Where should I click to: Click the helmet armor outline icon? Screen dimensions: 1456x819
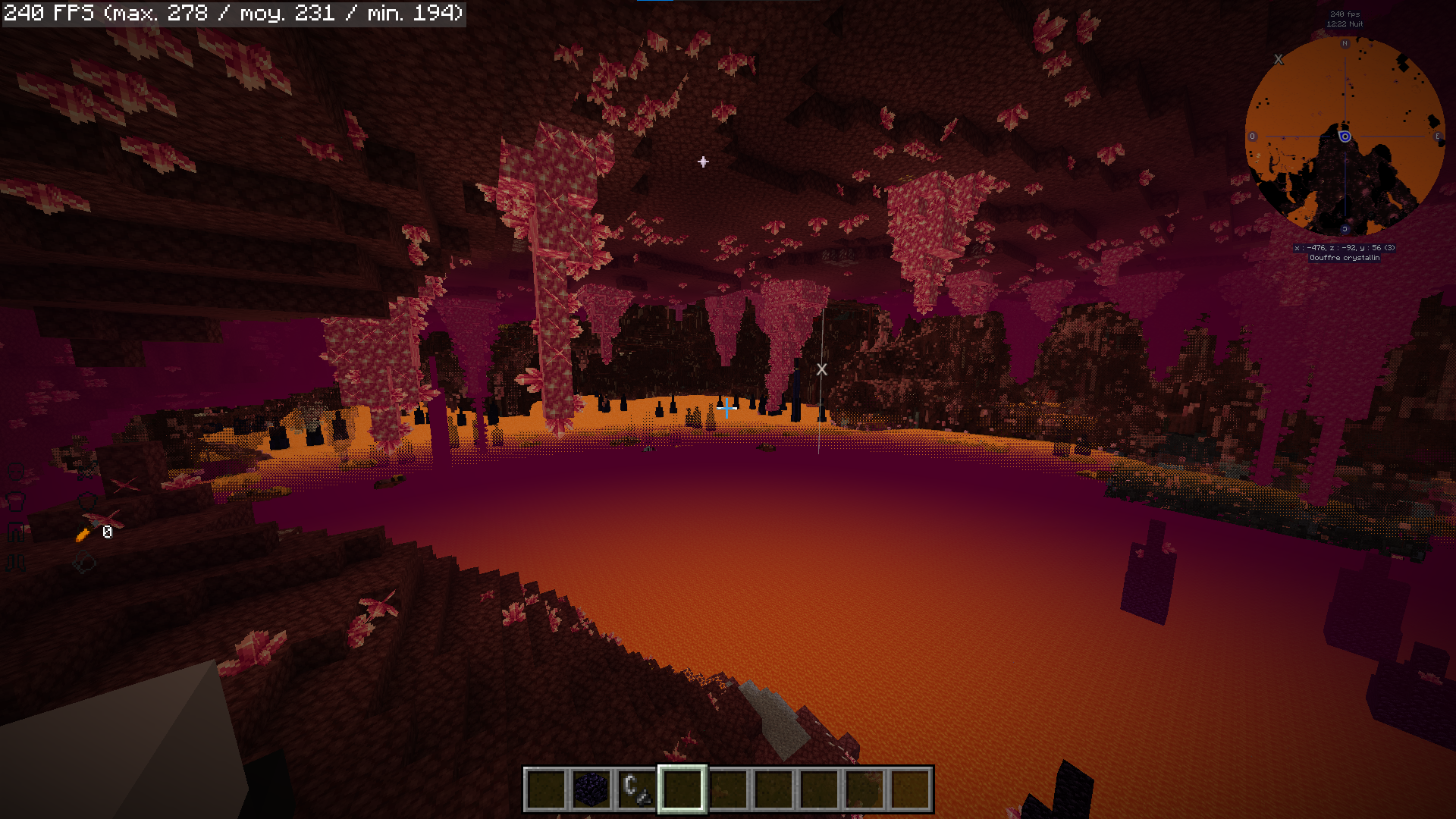(16, 472)
